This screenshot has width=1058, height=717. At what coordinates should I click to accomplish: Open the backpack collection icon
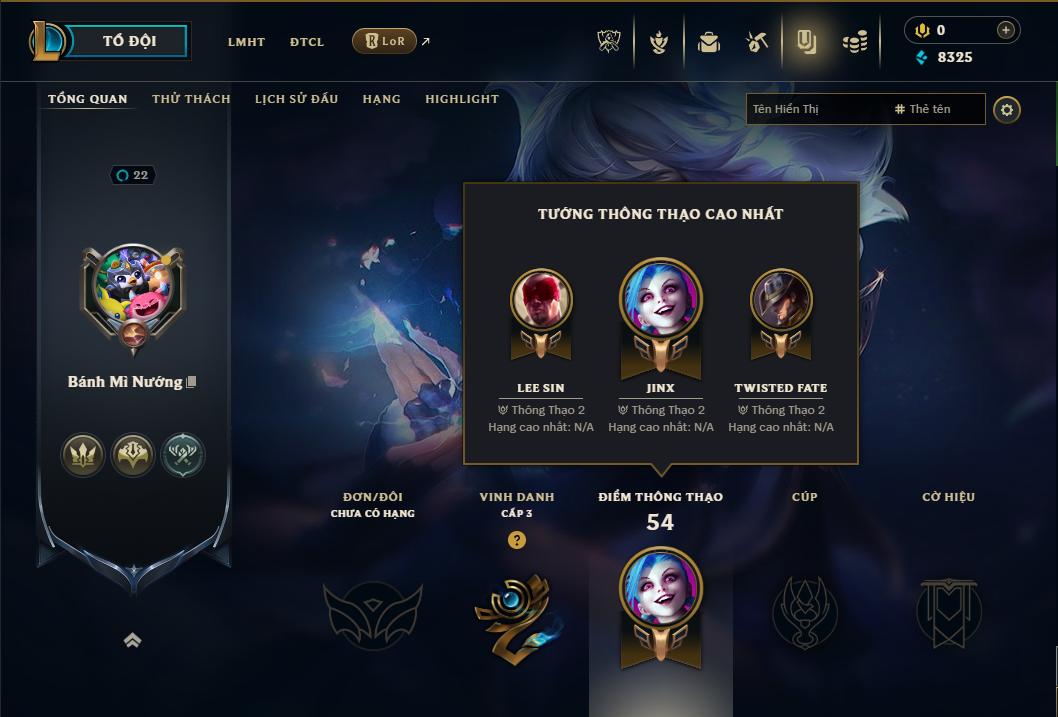click(709, 42)
